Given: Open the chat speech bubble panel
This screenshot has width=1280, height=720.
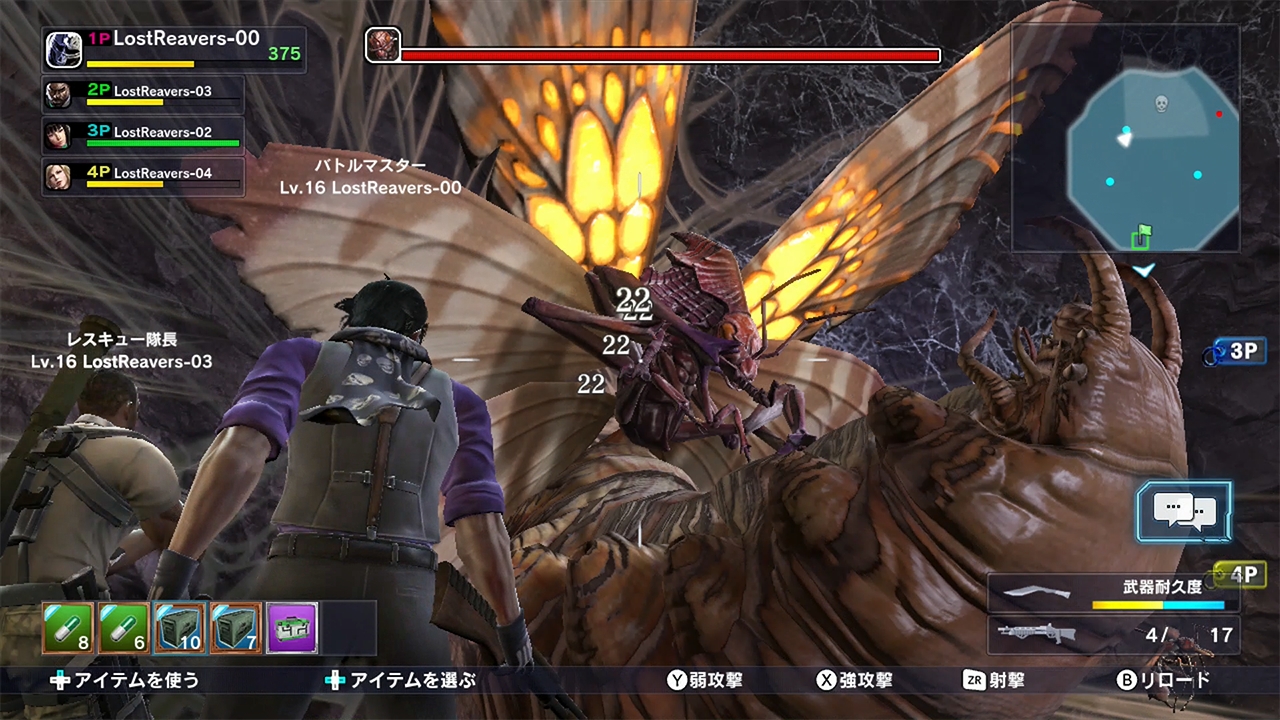Looking at the screenshot, I should pos(1184,511).
